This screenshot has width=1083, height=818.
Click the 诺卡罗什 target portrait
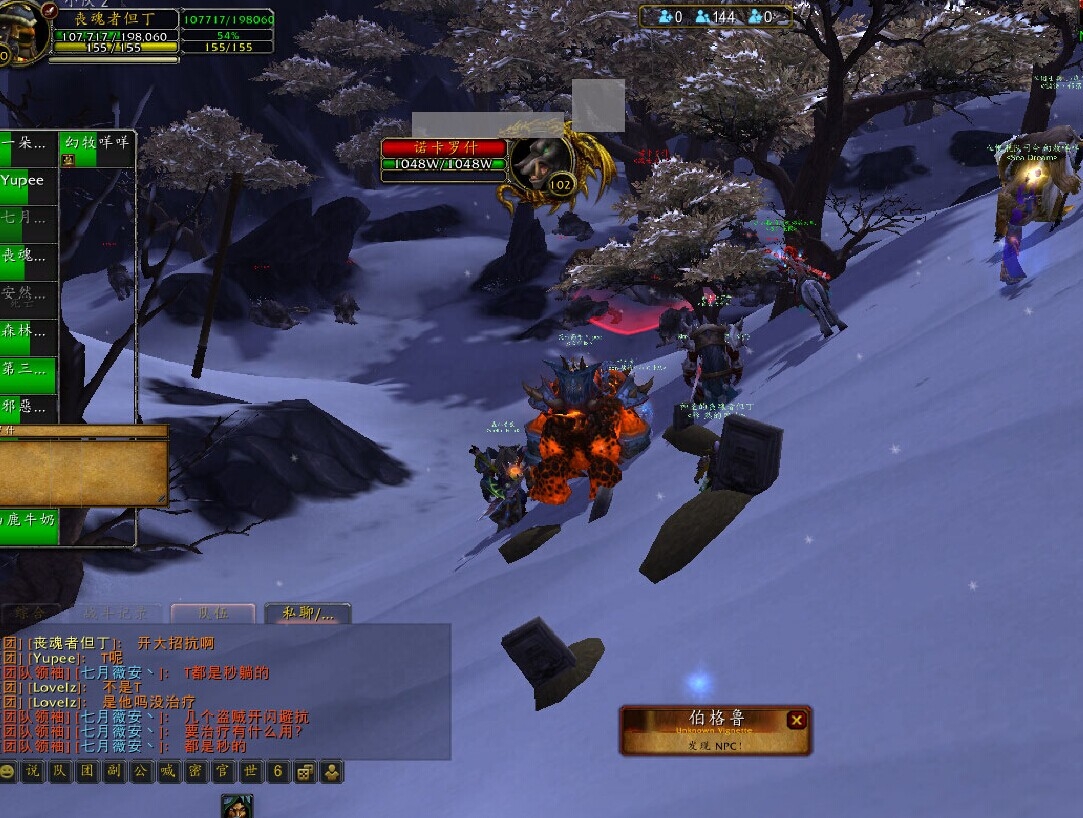[541, 163]
